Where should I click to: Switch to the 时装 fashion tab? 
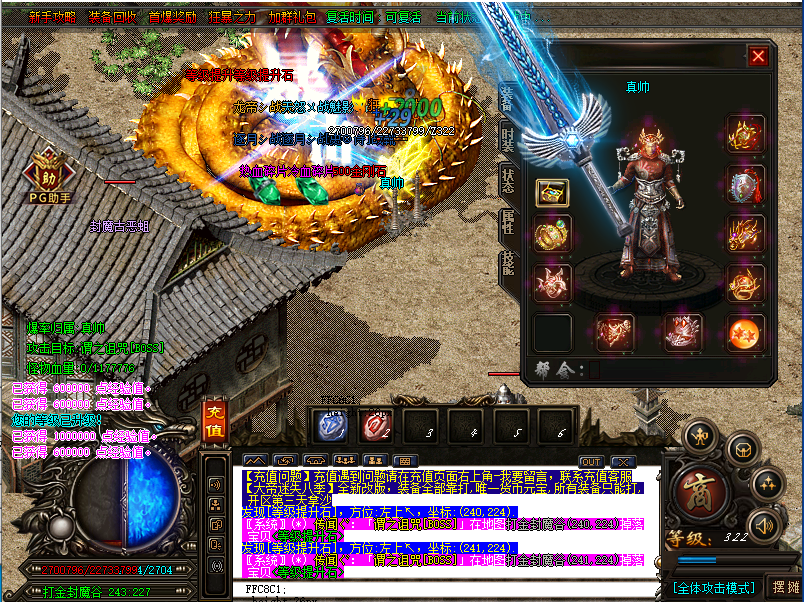(x=508, y=141)
